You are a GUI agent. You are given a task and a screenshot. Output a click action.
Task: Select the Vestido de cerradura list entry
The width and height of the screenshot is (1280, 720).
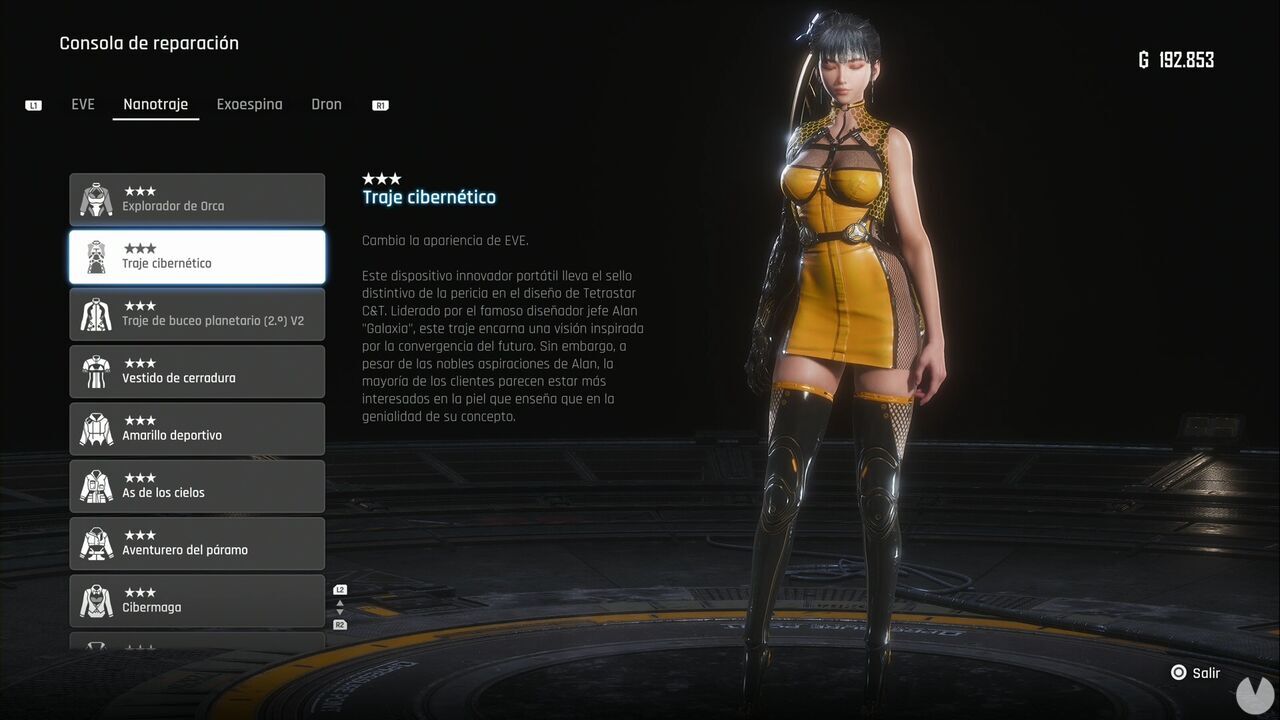pyautogui.click(x=195, y=371)
